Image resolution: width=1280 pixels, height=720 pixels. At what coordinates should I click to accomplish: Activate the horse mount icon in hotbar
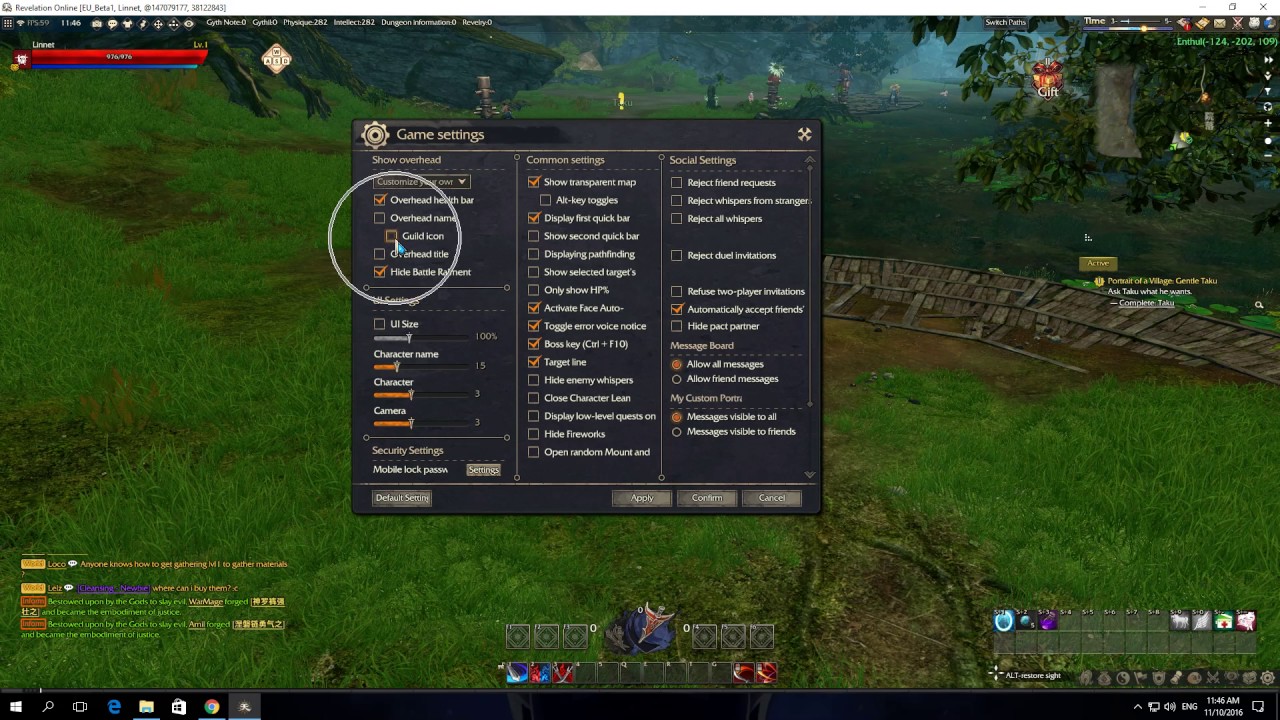(1180, 622)
